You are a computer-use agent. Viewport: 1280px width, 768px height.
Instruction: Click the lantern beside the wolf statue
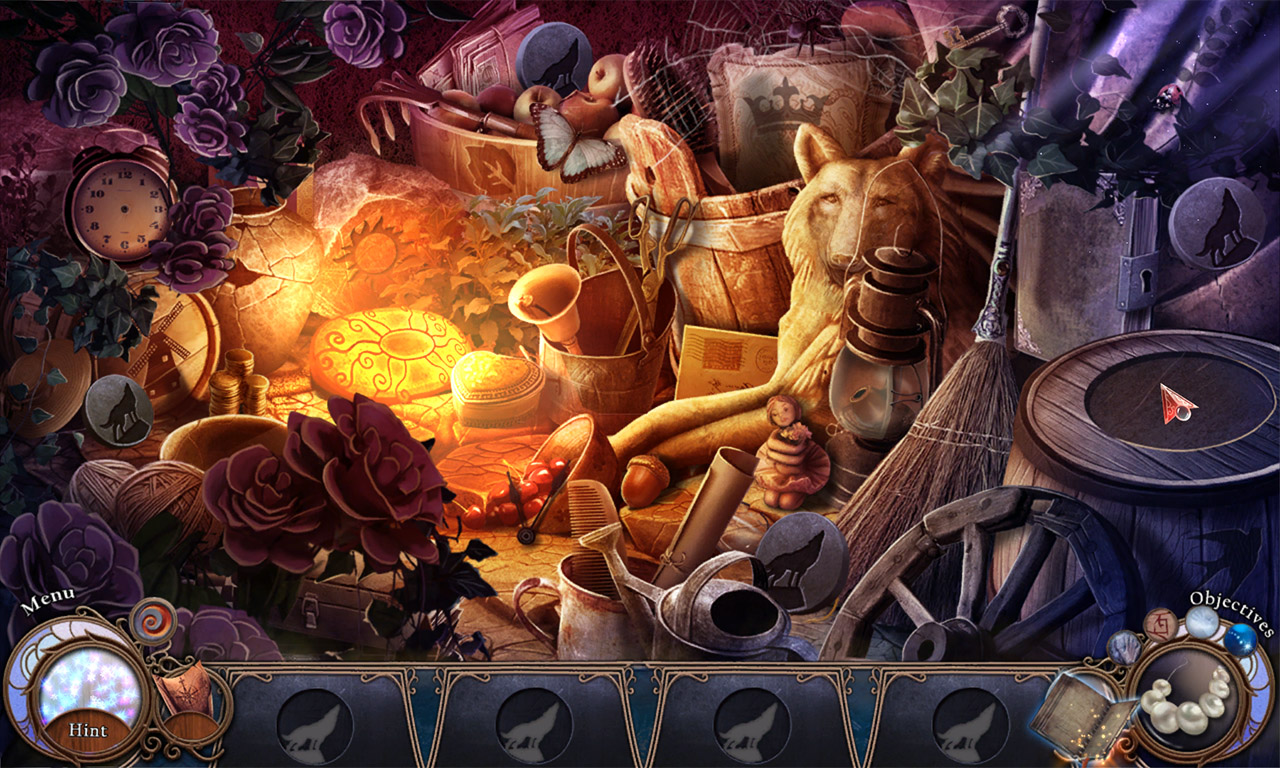point(880,340)
